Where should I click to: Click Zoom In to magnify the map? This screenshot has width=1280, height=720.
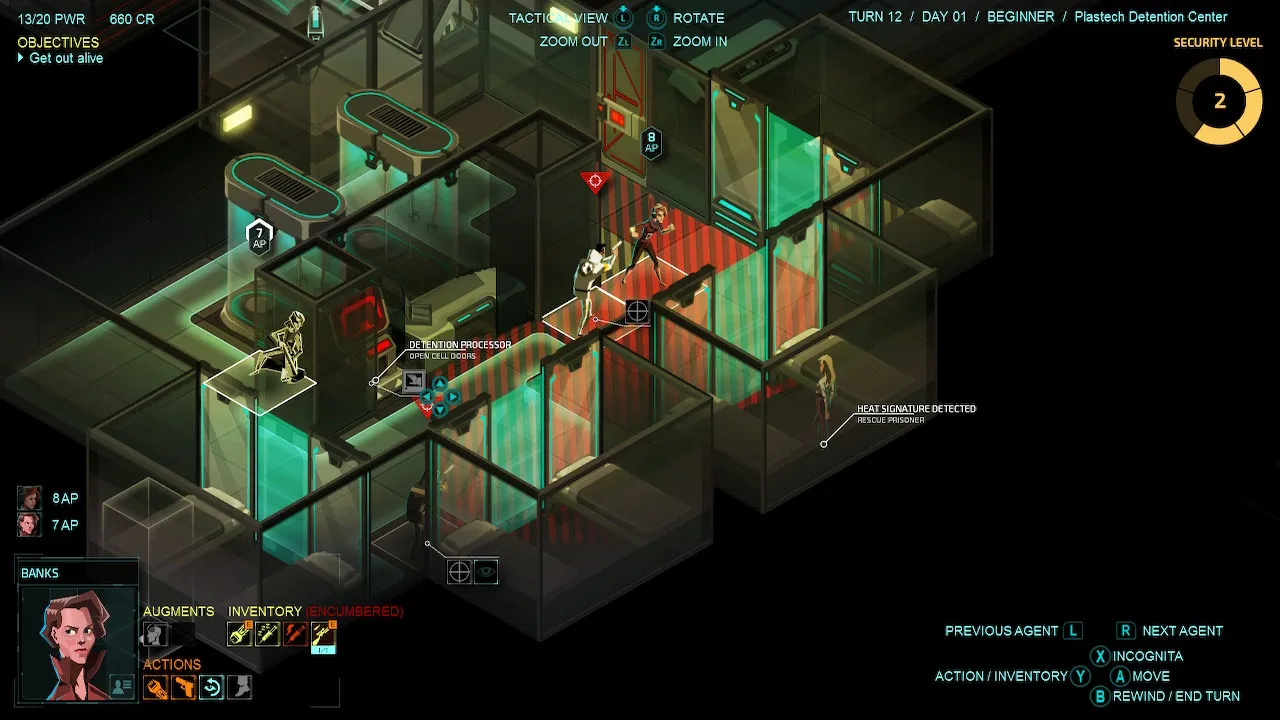point(698,41)
